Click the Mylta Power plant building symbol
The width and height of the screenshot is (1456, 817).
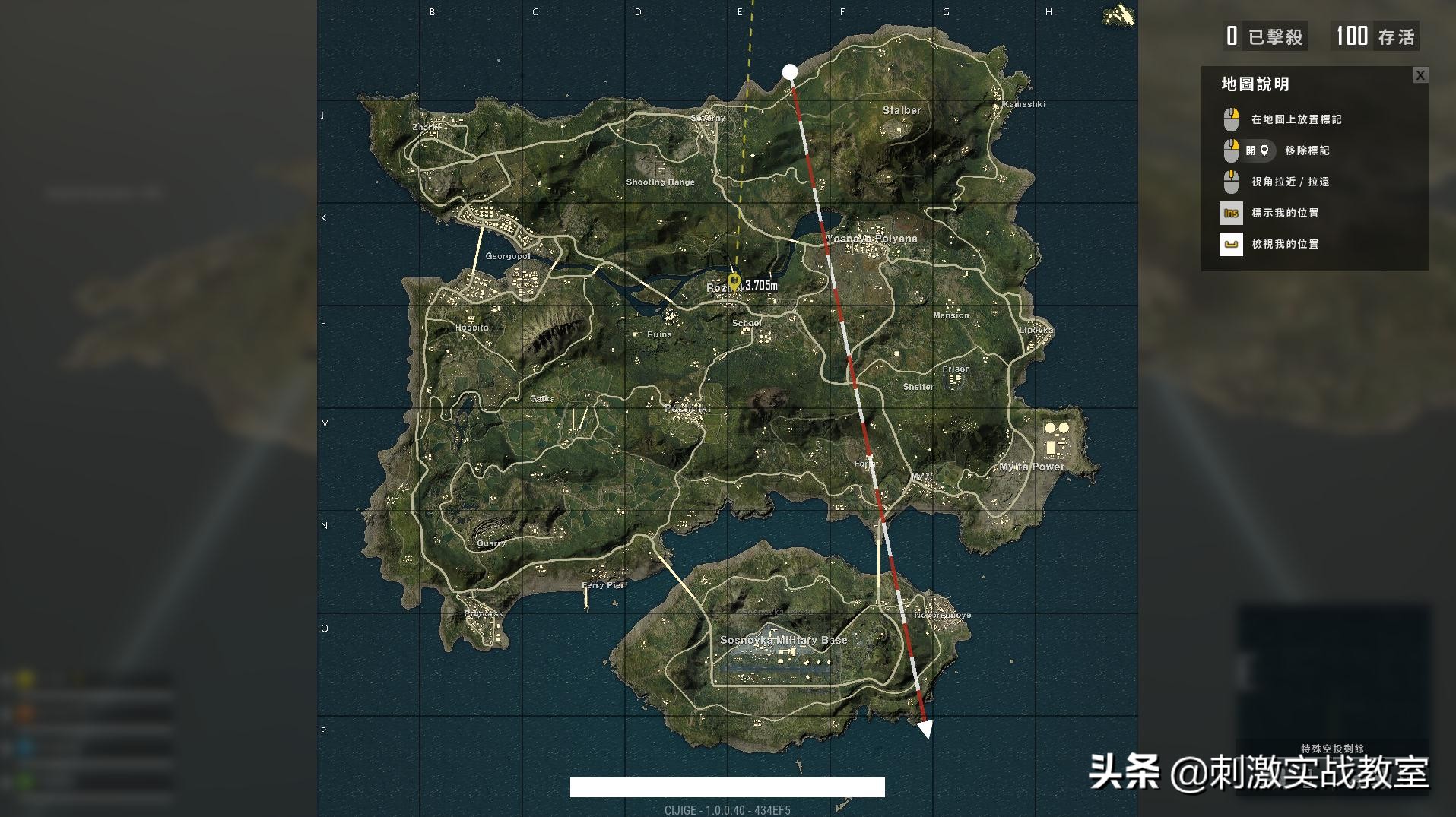coord(1057,436)
